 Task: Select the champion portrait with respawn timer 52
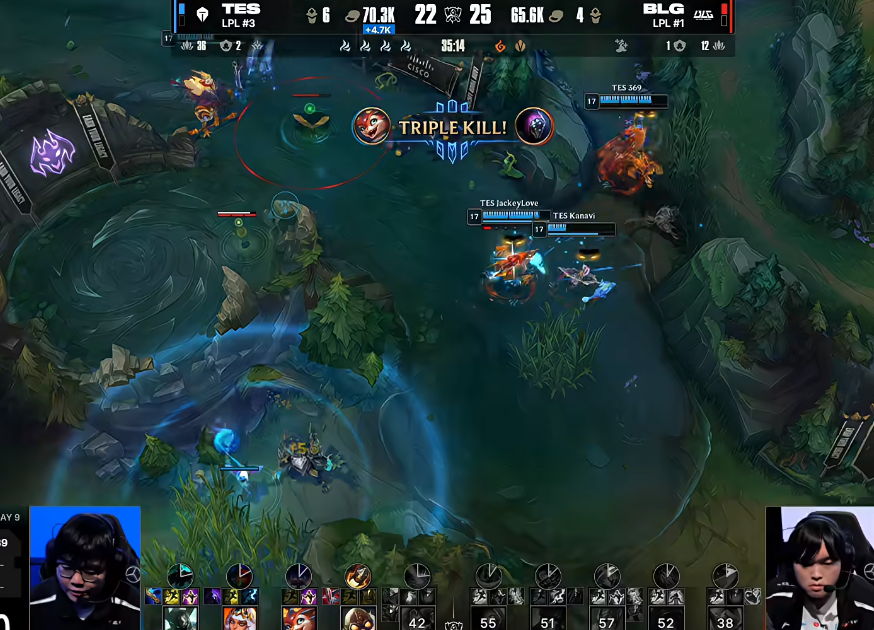tap(666, 619)
